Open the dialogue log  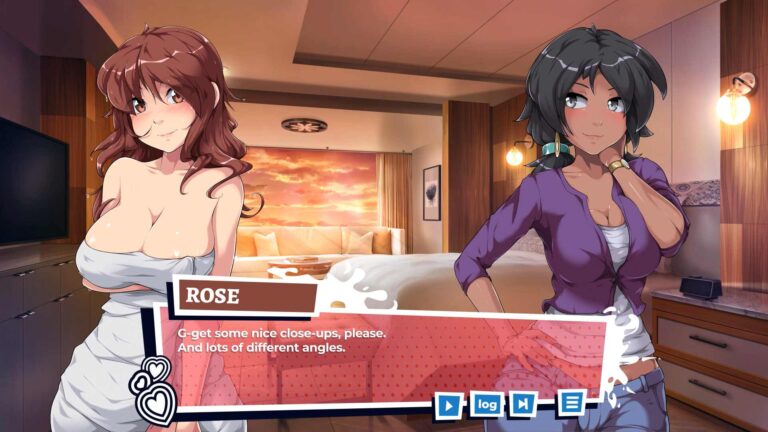[487, 404]
